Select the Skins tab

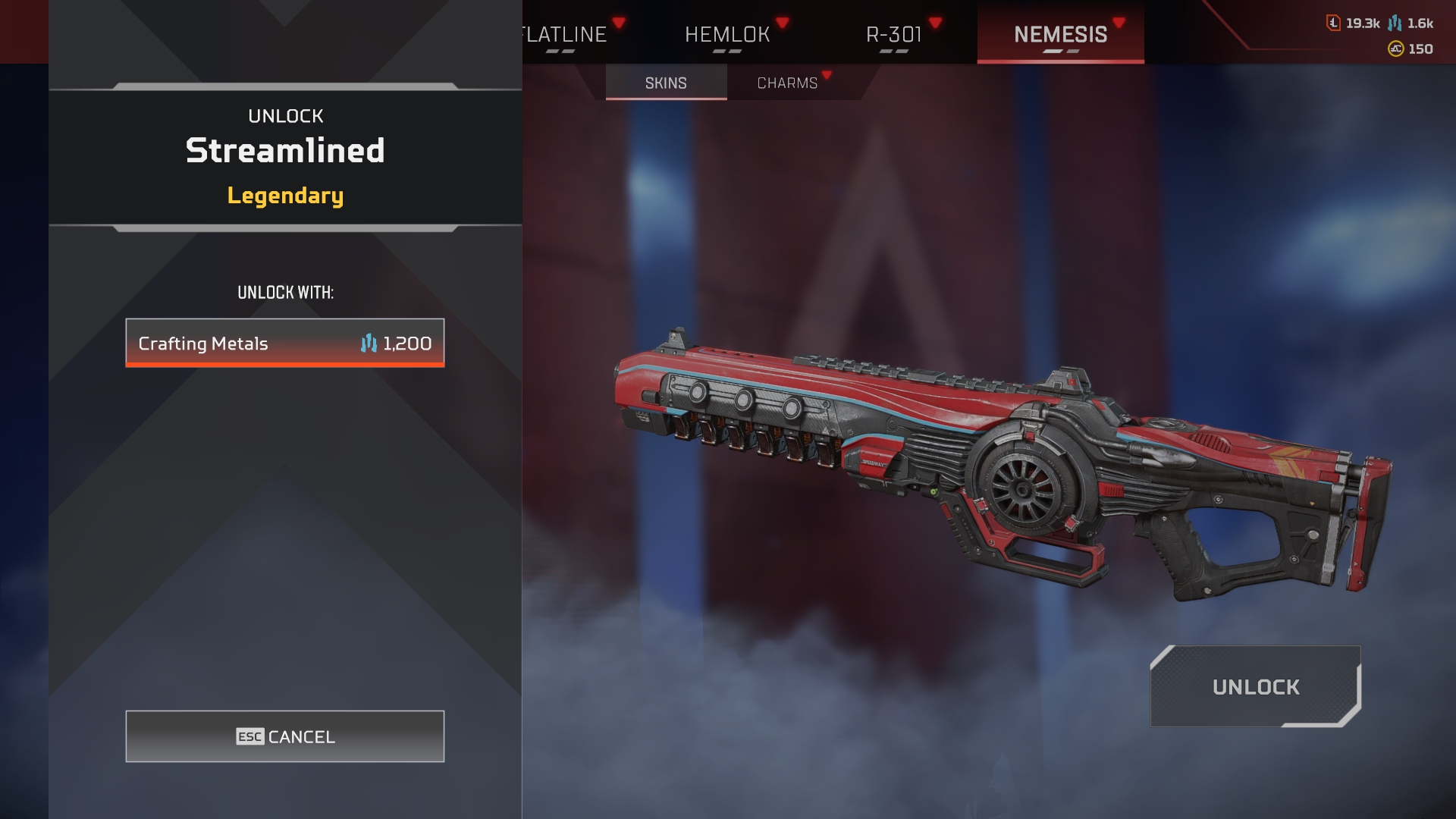pos(666,83)
